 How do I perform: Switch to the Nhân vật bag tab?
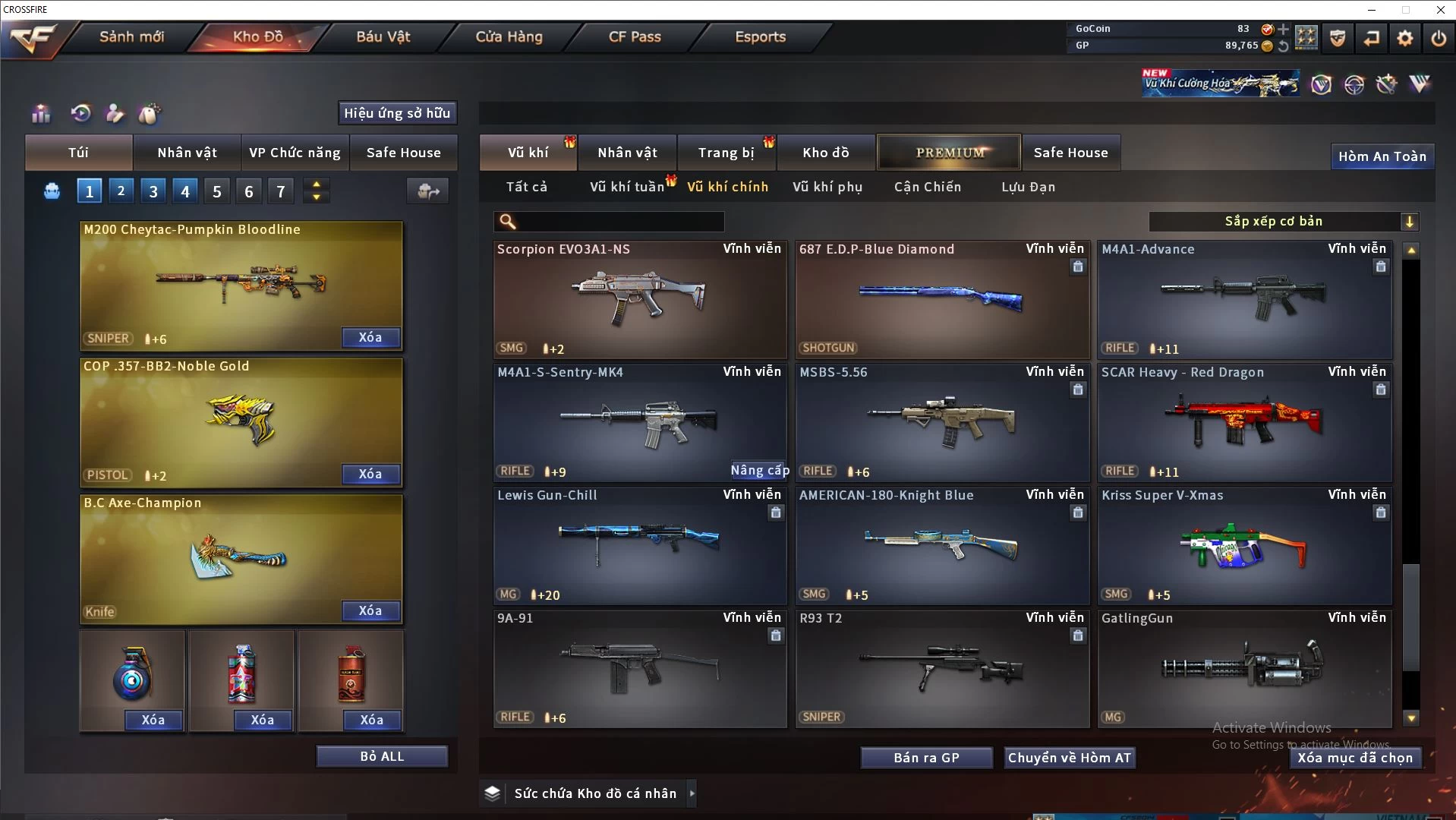click(187, 153)
